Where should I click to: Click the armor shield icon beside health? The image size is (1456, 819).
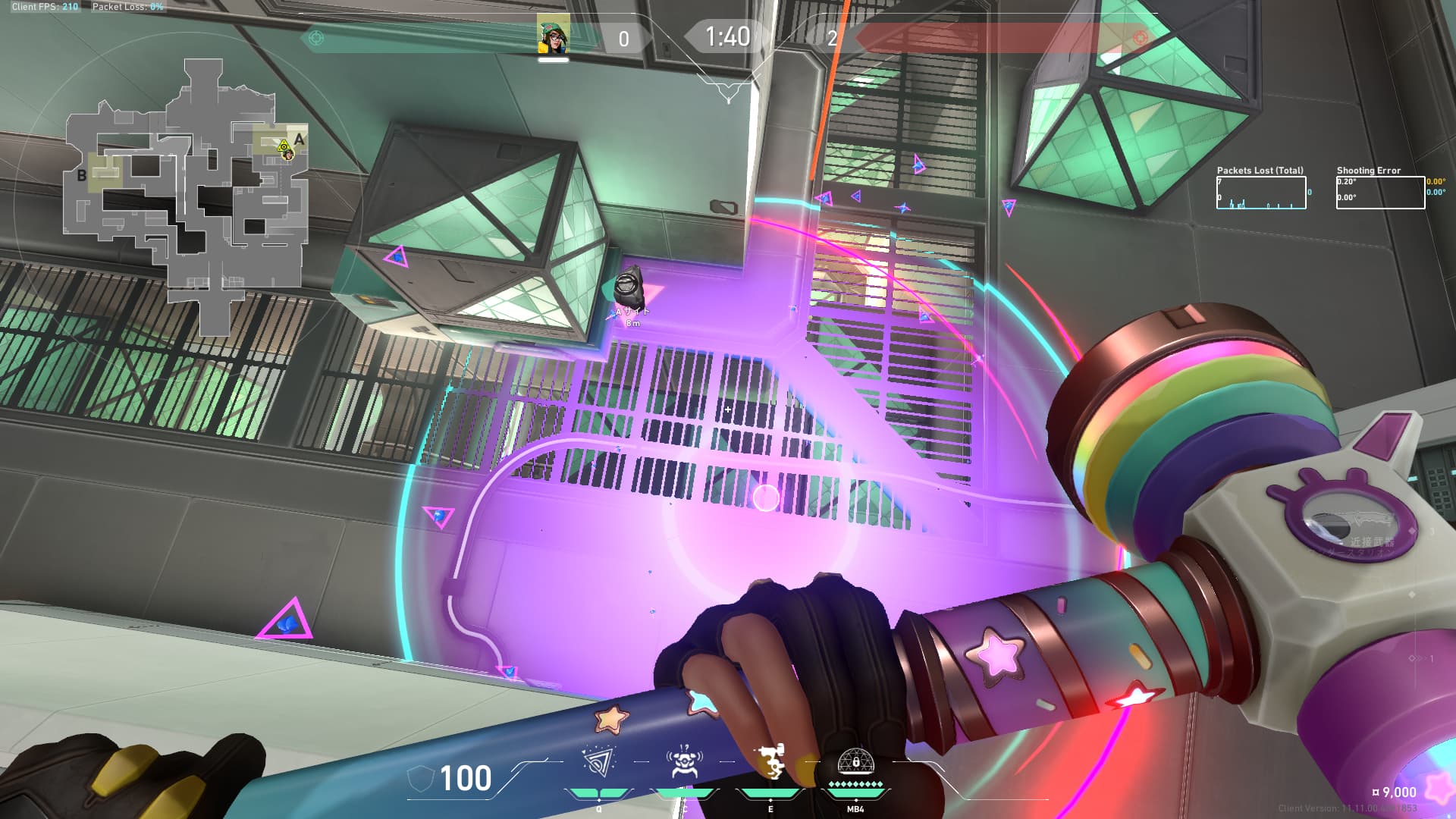tap(421, 778)
